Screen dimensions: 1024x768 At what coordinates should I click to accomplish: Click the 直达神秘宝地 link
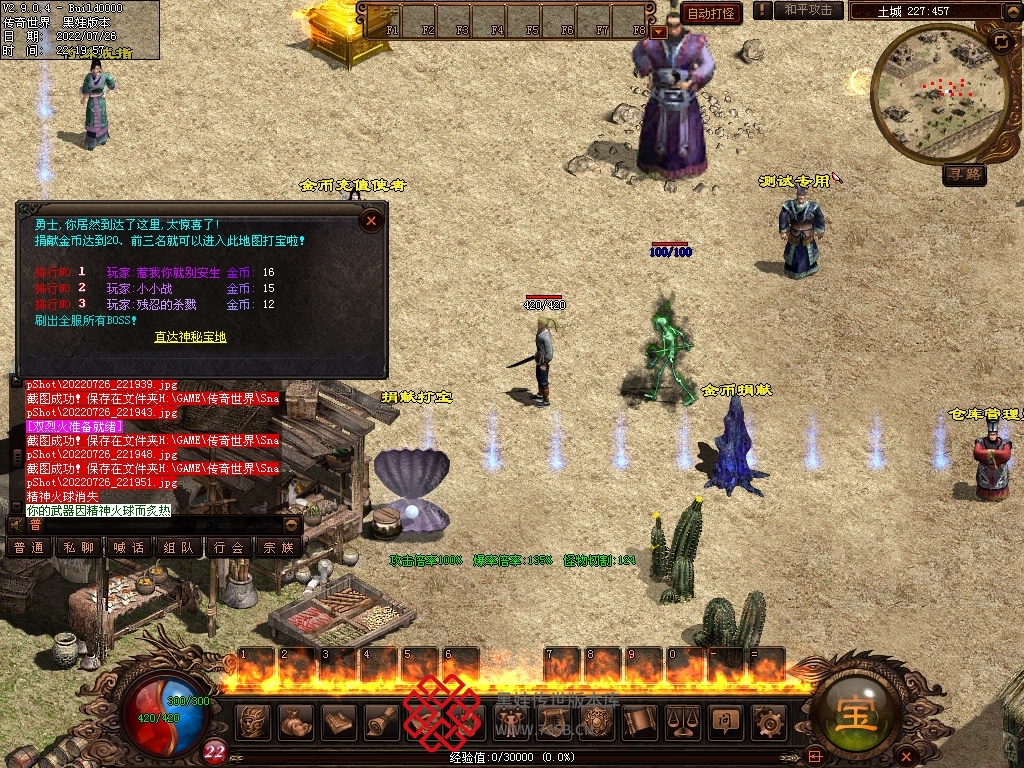point(190,337)
